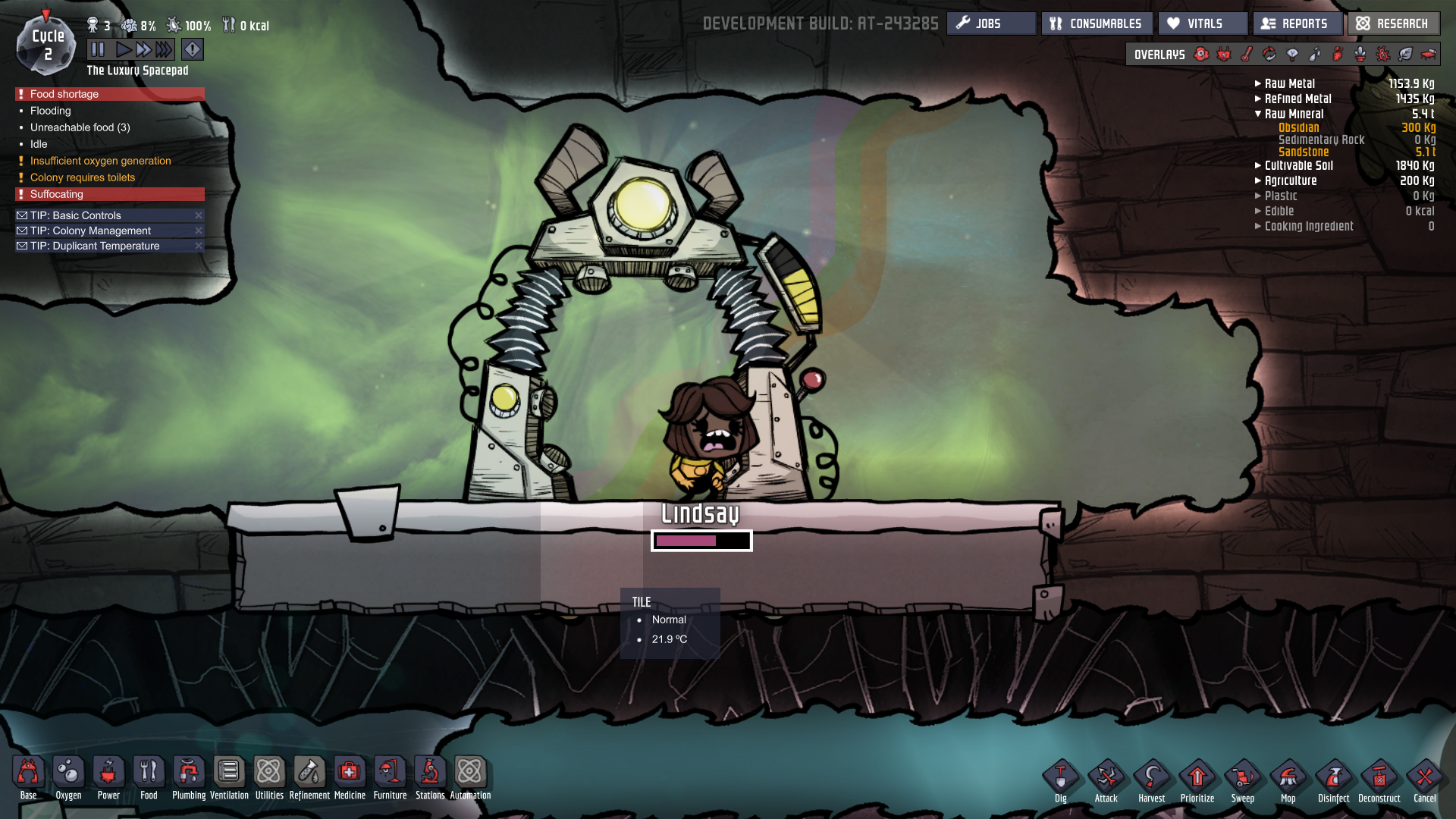Toggle the red alert button
The image size is (1456, 819).
[193, 50]
